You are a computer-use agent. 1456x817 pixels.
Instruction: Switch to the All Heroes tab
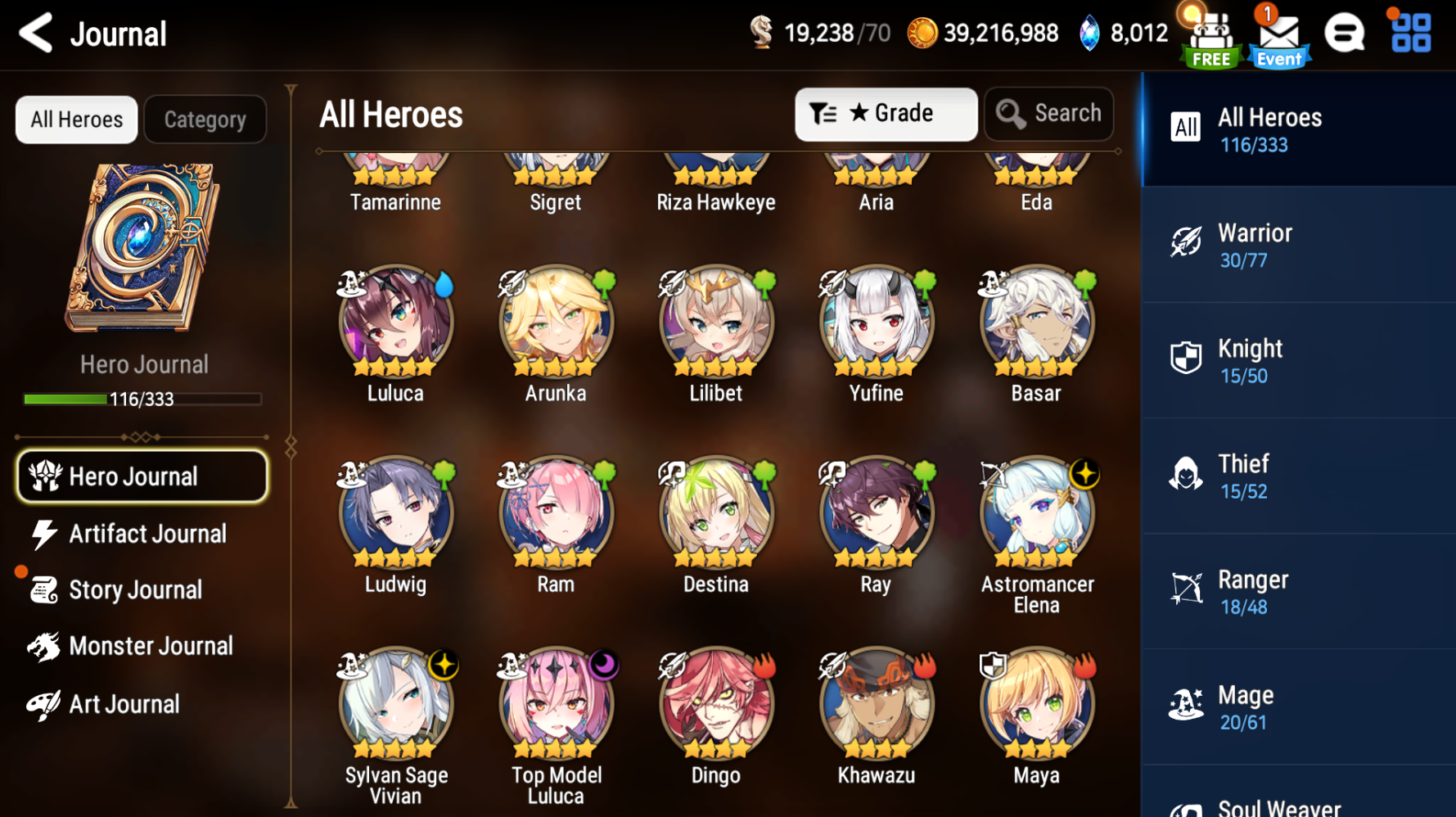tap(75, 120)
